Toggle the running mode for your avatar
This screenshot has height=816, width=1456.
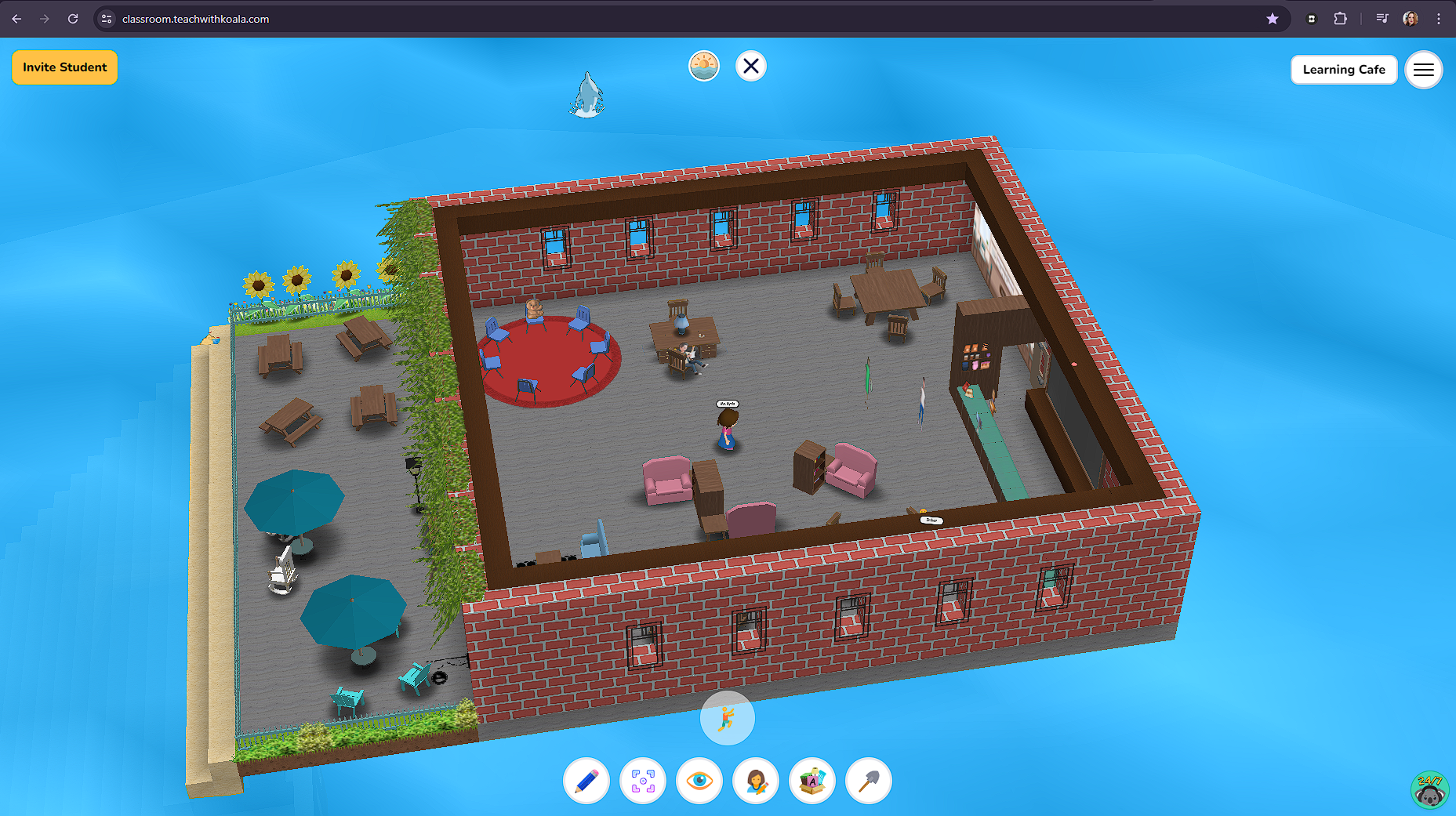pyautogui.click(x=727, y=717)
